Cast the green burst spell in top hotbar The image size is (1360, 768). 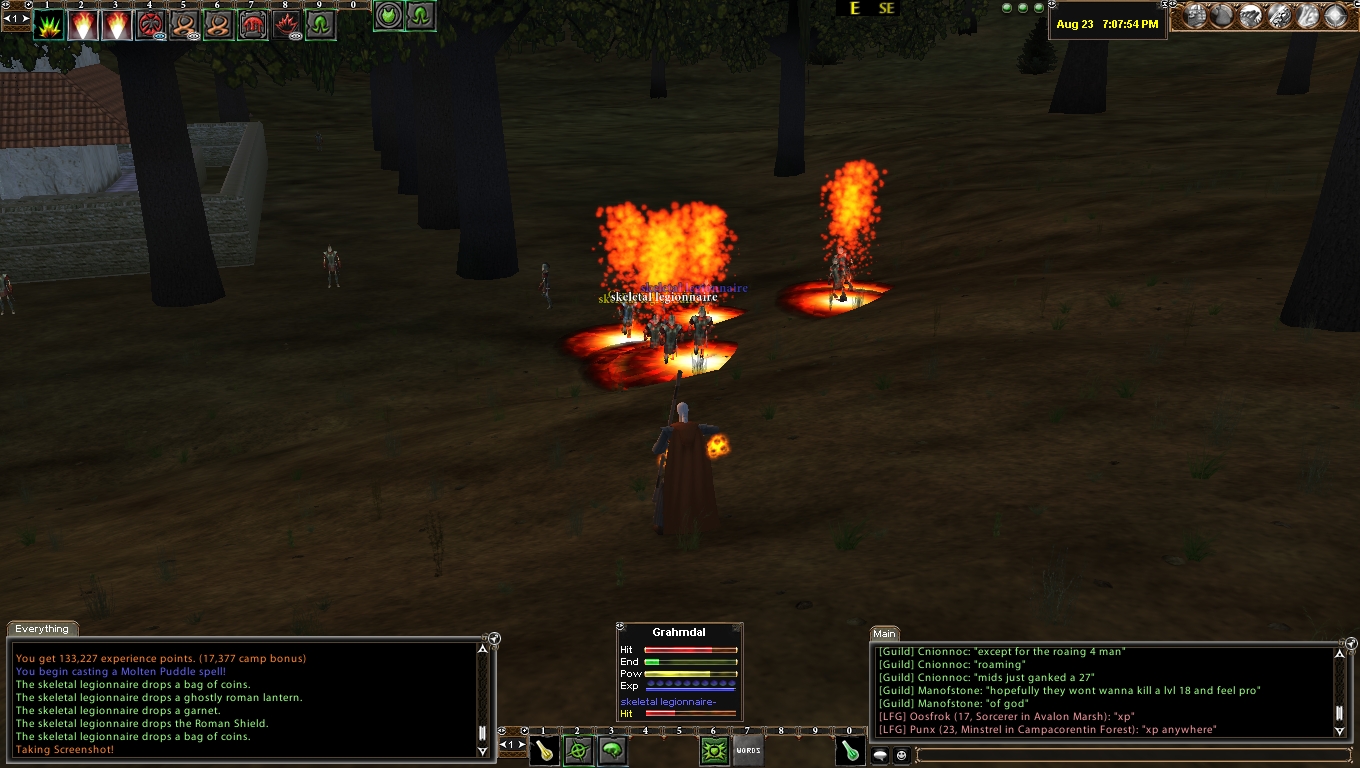coord(48,24)
